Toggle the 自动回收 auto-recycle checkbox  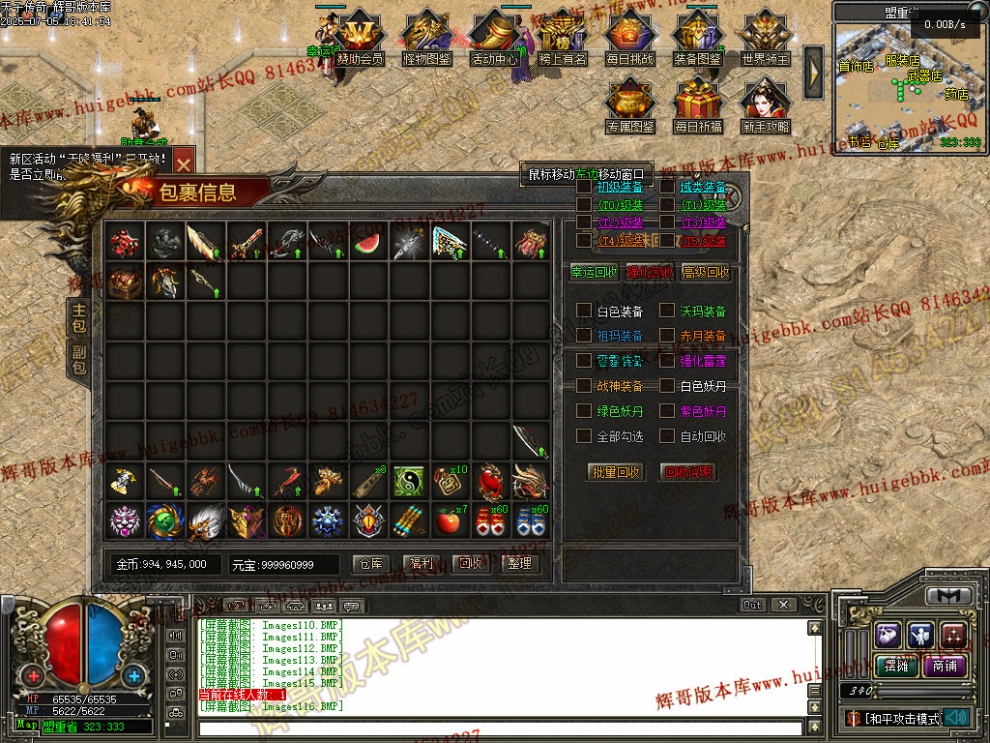pos(667,436)
